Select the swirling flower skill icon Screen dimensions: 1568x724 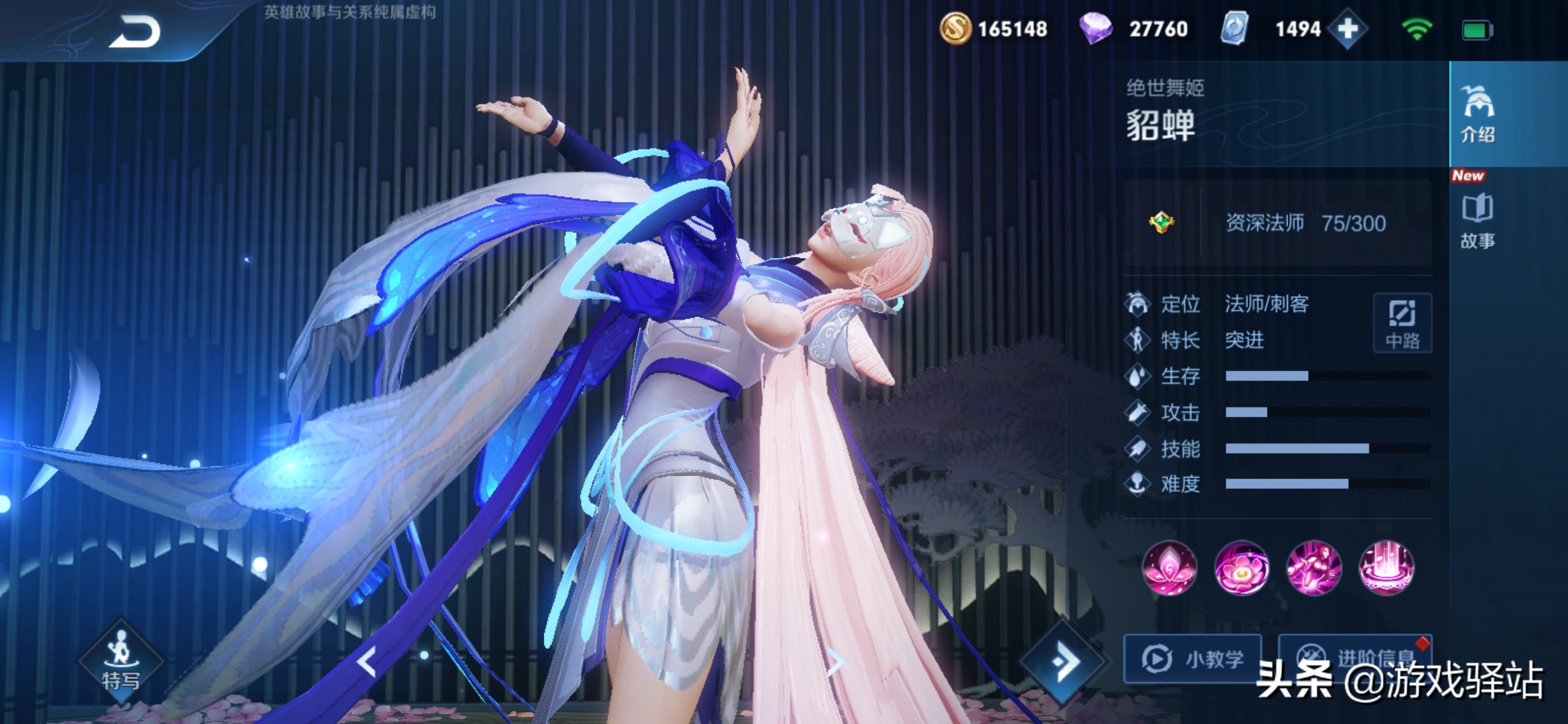(1242, 568)
